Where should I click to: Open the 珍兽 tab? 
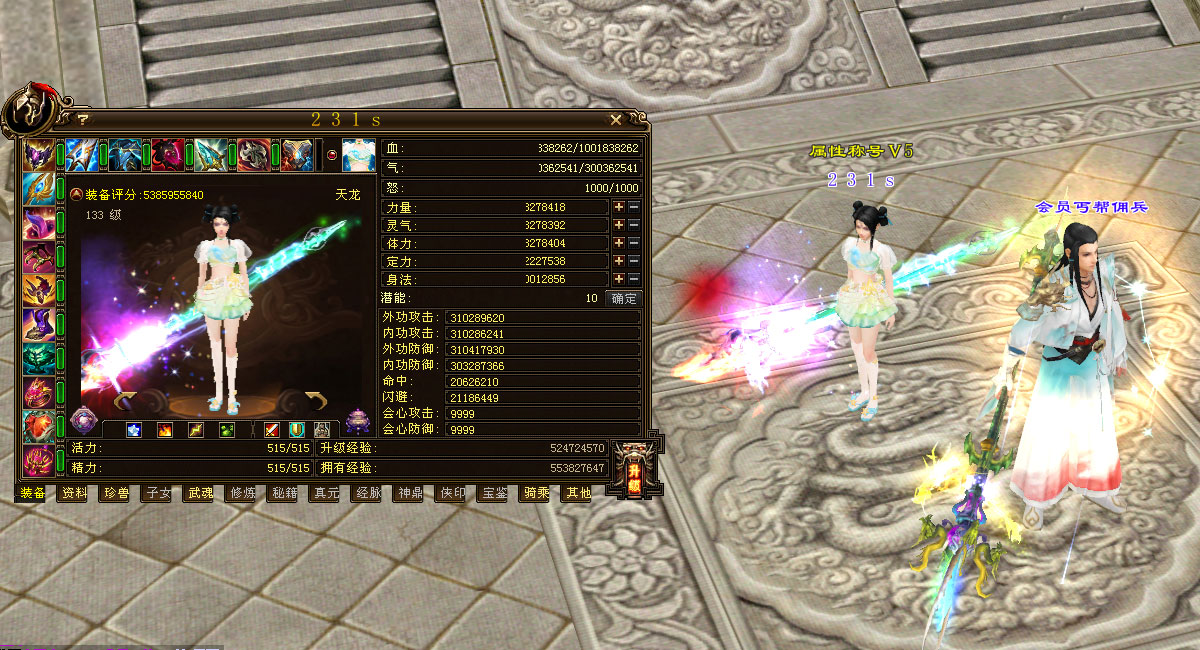click(115, 493)
